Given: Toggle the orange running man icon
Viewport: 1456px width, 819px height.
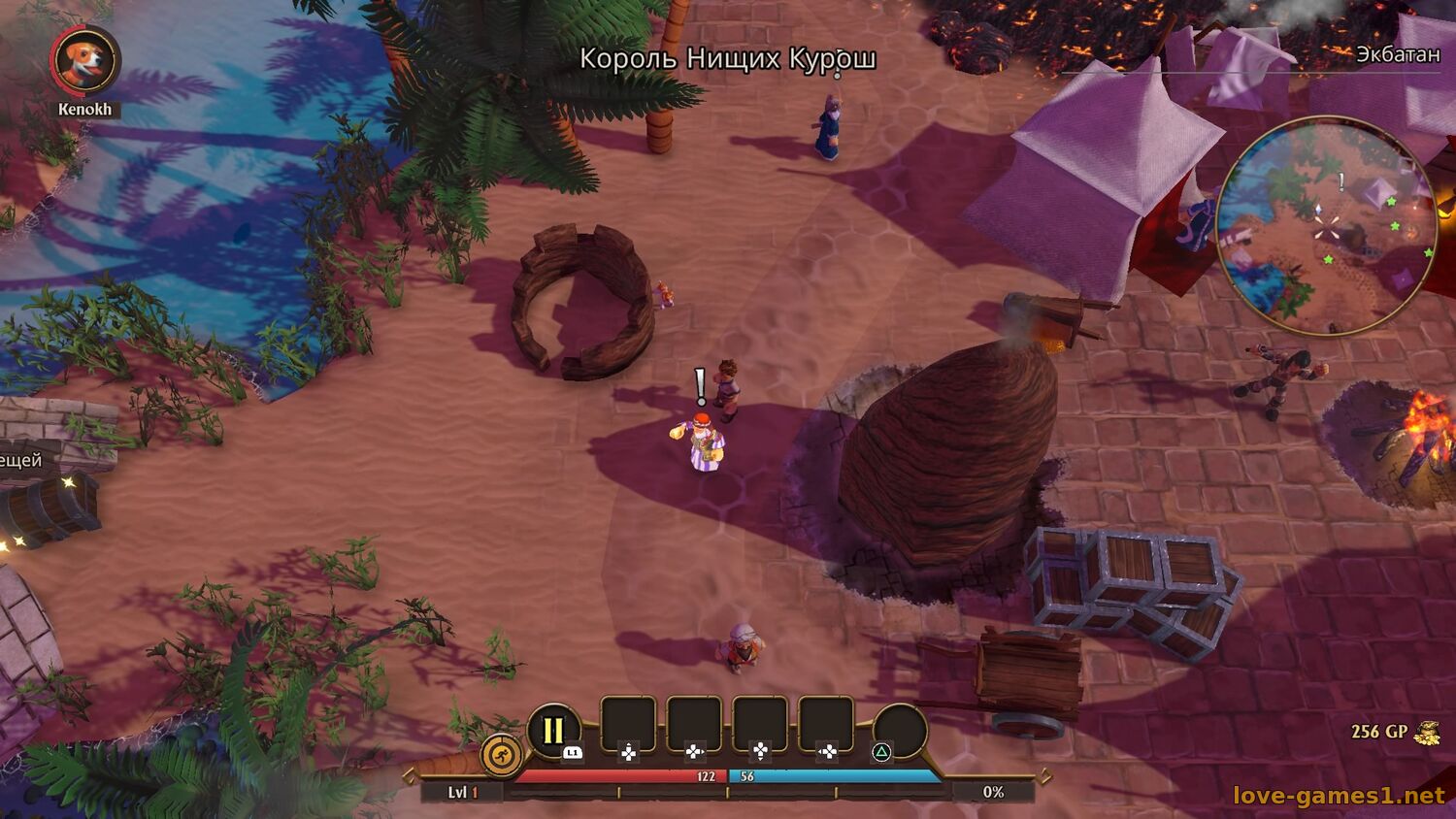Looking at the screenshot, I should coord(502,756).
